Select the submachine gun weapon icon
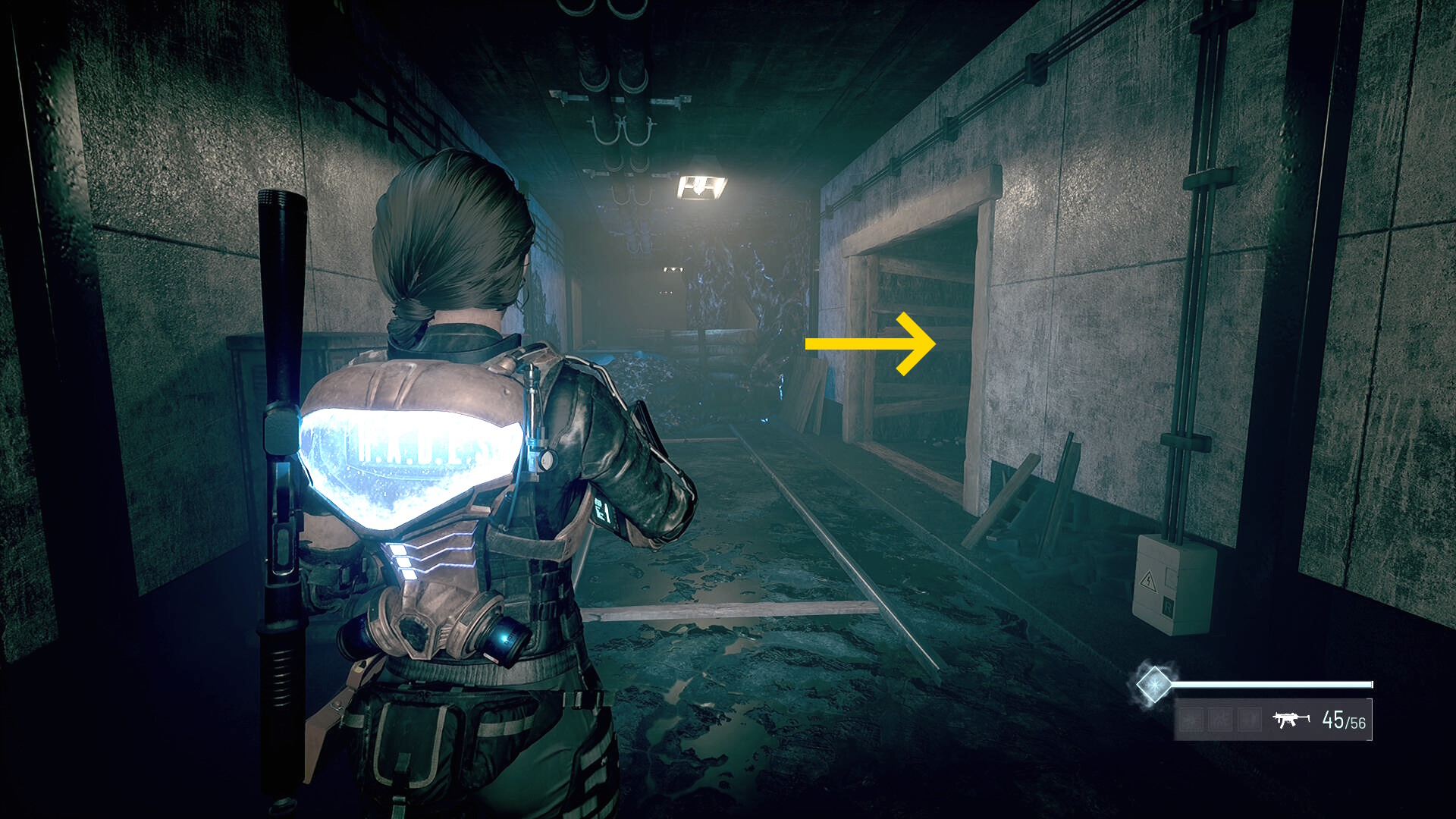The height and width of the screenshot is (819, 1456). pyautogui.click(x=1291, y=719)
